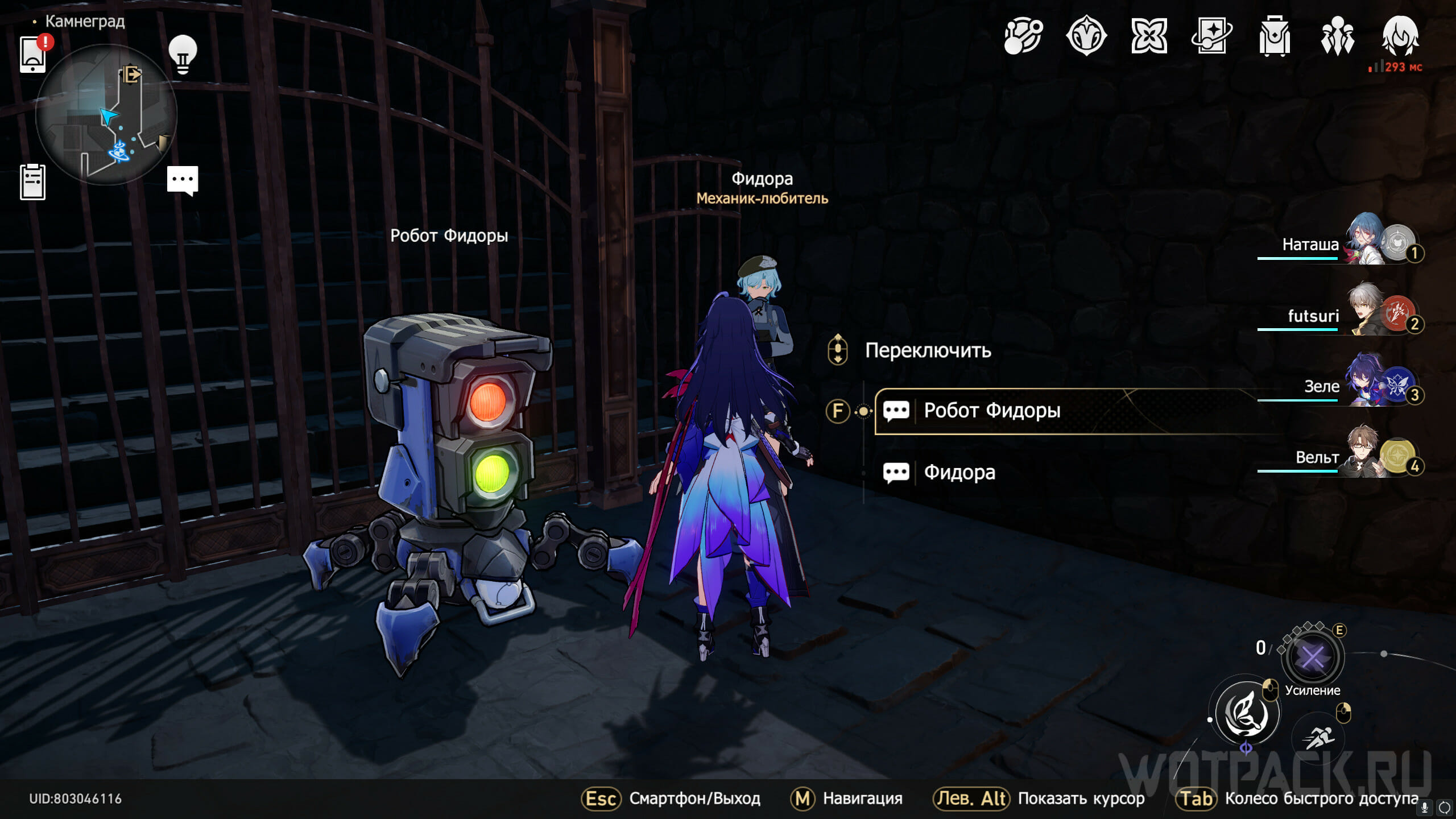1456x819 pixels.
Task: Toggle the sprint running icon
Action: pyautogui.click(x=1319, y=738)
